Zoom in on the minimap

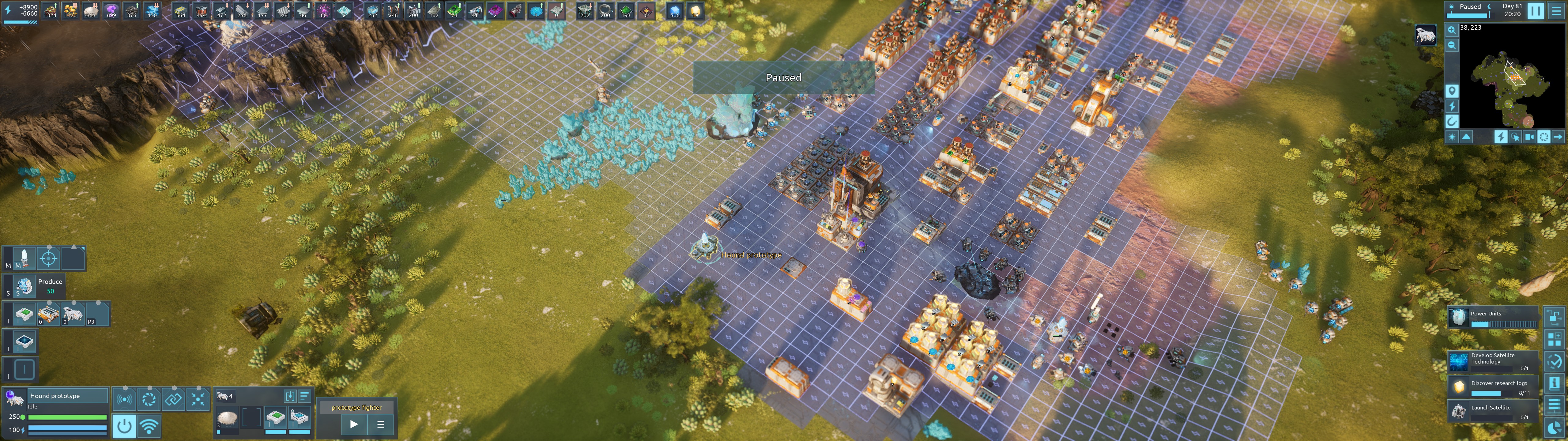click(x=1452, y=30)
